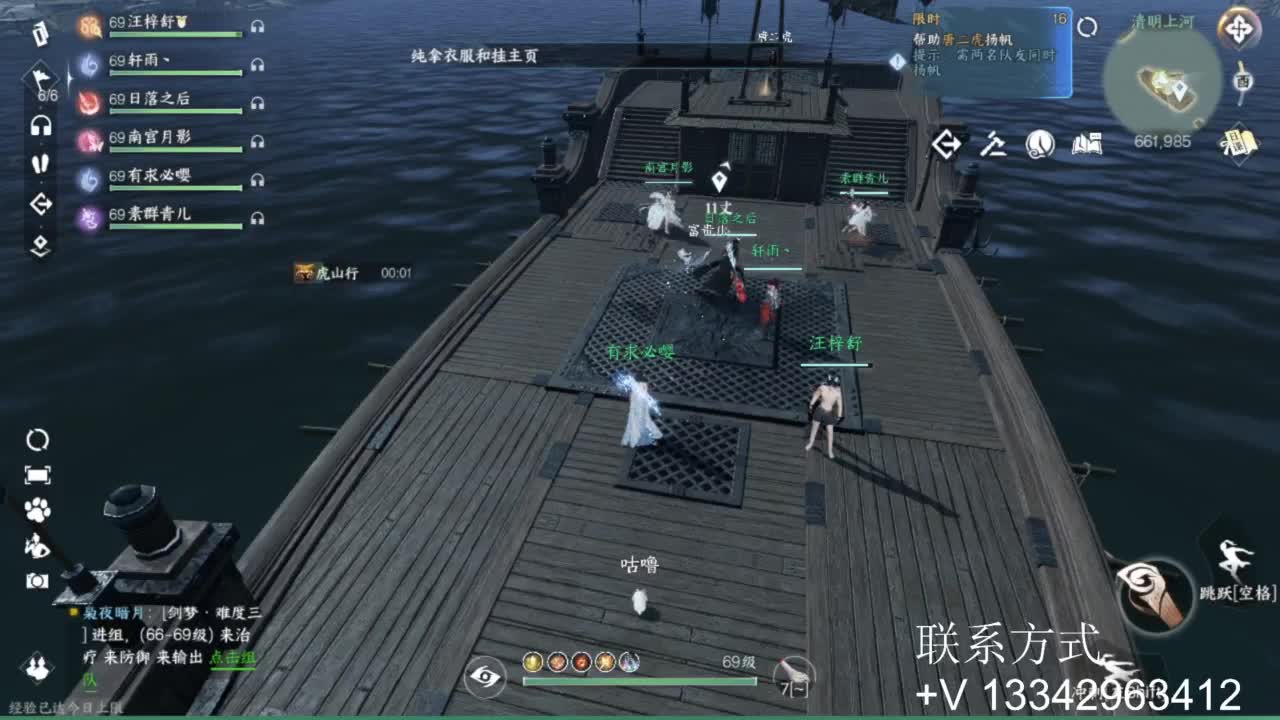Click the team flag icon showing 6/6
1280x720 pixels.
[41, 79]
